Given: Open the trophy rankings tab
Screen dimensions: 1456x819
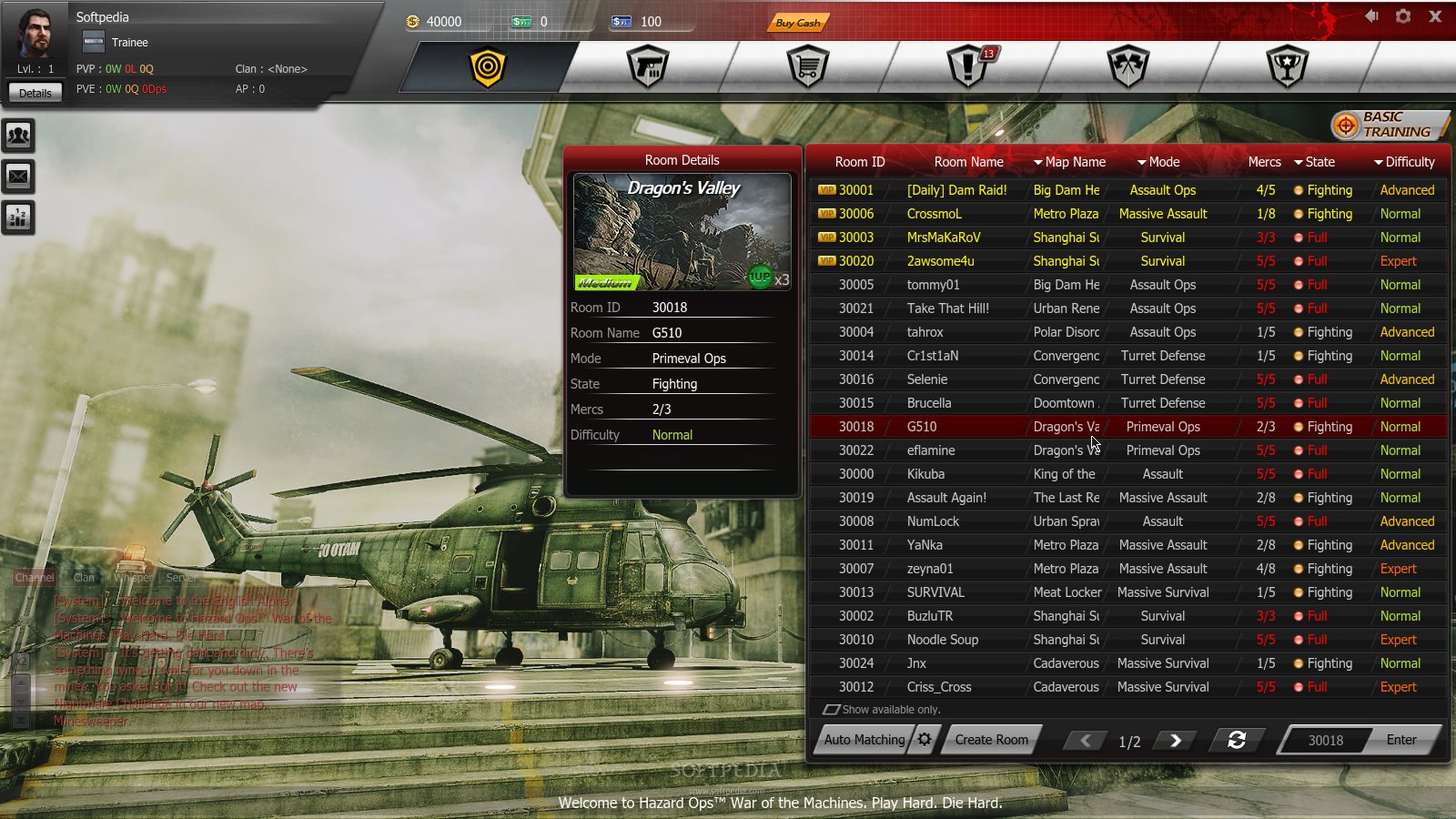Looking at the screenshot, I should [1288, 67].
